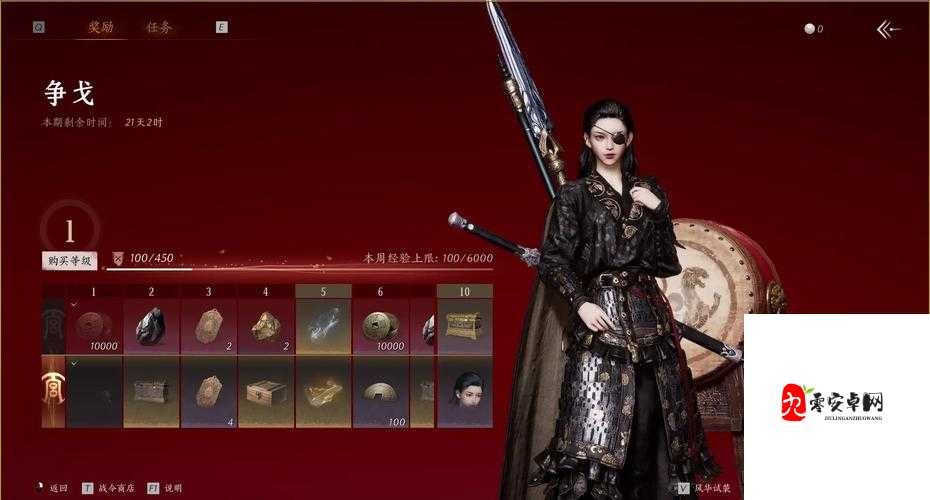Image resolution: width=930 pixels, height=500 pixels.
Task: Select the level 10 character head reward
Action: point(465,392)
